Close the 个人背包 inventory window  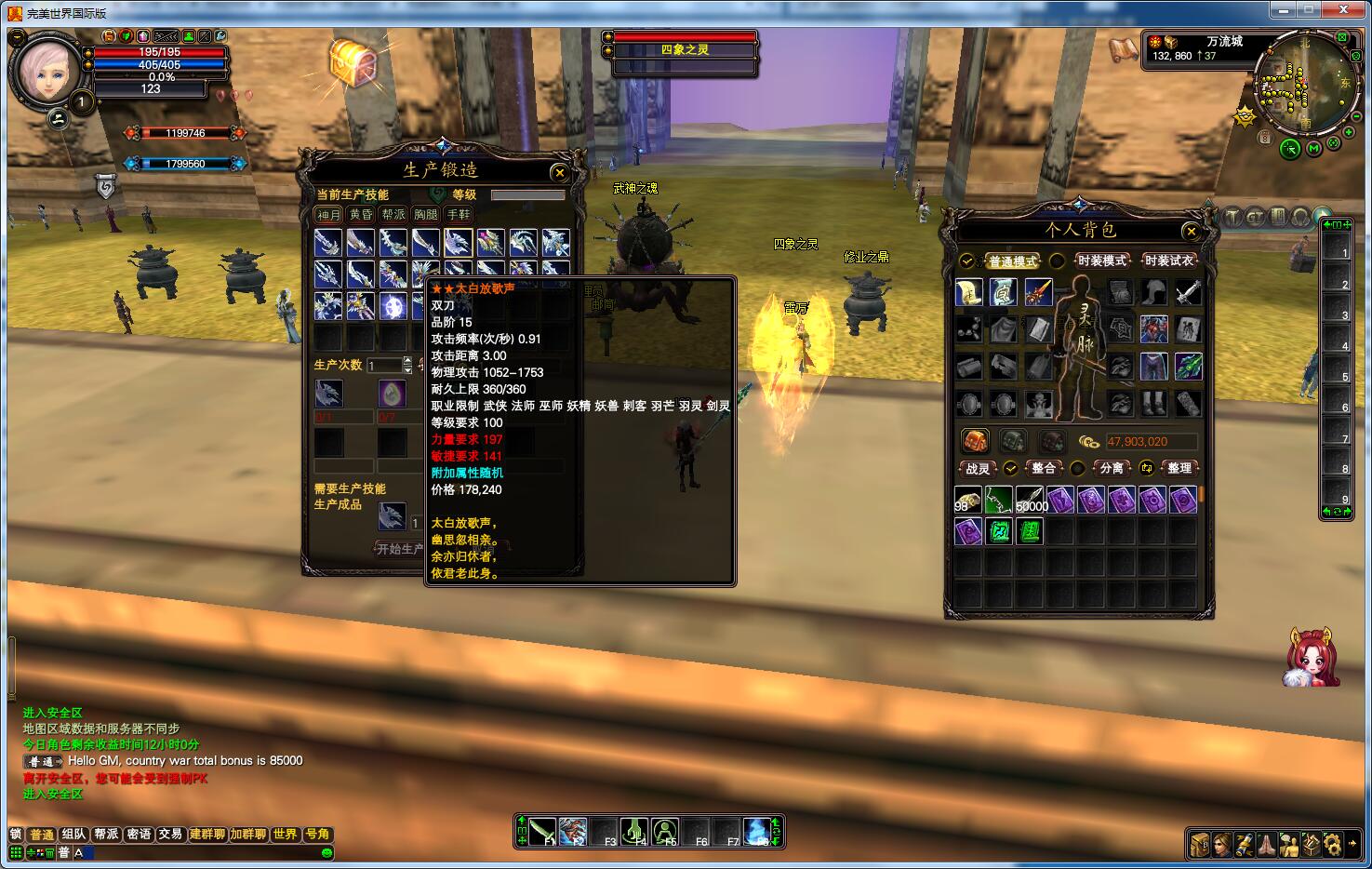click(x=1191, y=231)
